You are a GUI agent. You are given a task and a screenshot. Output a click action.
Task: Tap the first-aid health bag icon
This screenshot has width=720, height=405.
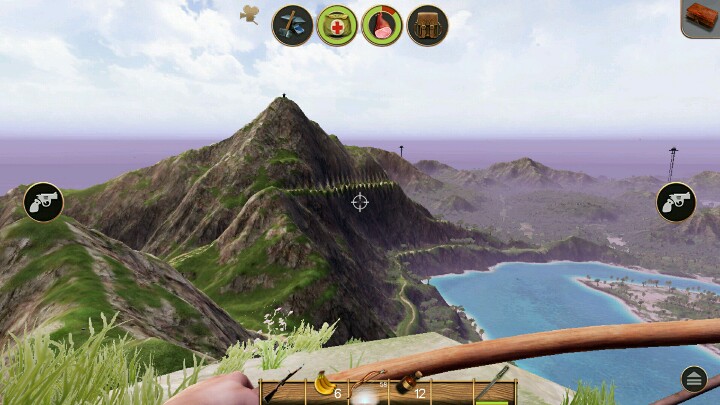pyautogui.click(x=337, y=25)
